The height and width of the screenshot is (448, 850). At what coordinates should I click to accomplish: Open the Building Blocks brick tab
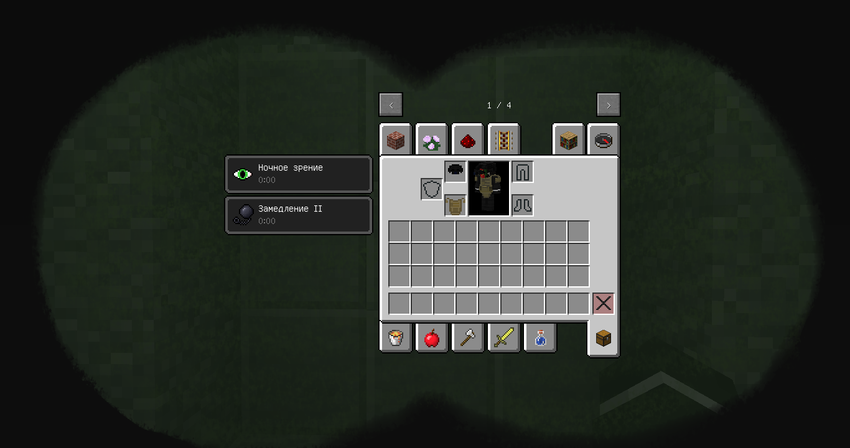pyautogui.click(x=396, y=140)
